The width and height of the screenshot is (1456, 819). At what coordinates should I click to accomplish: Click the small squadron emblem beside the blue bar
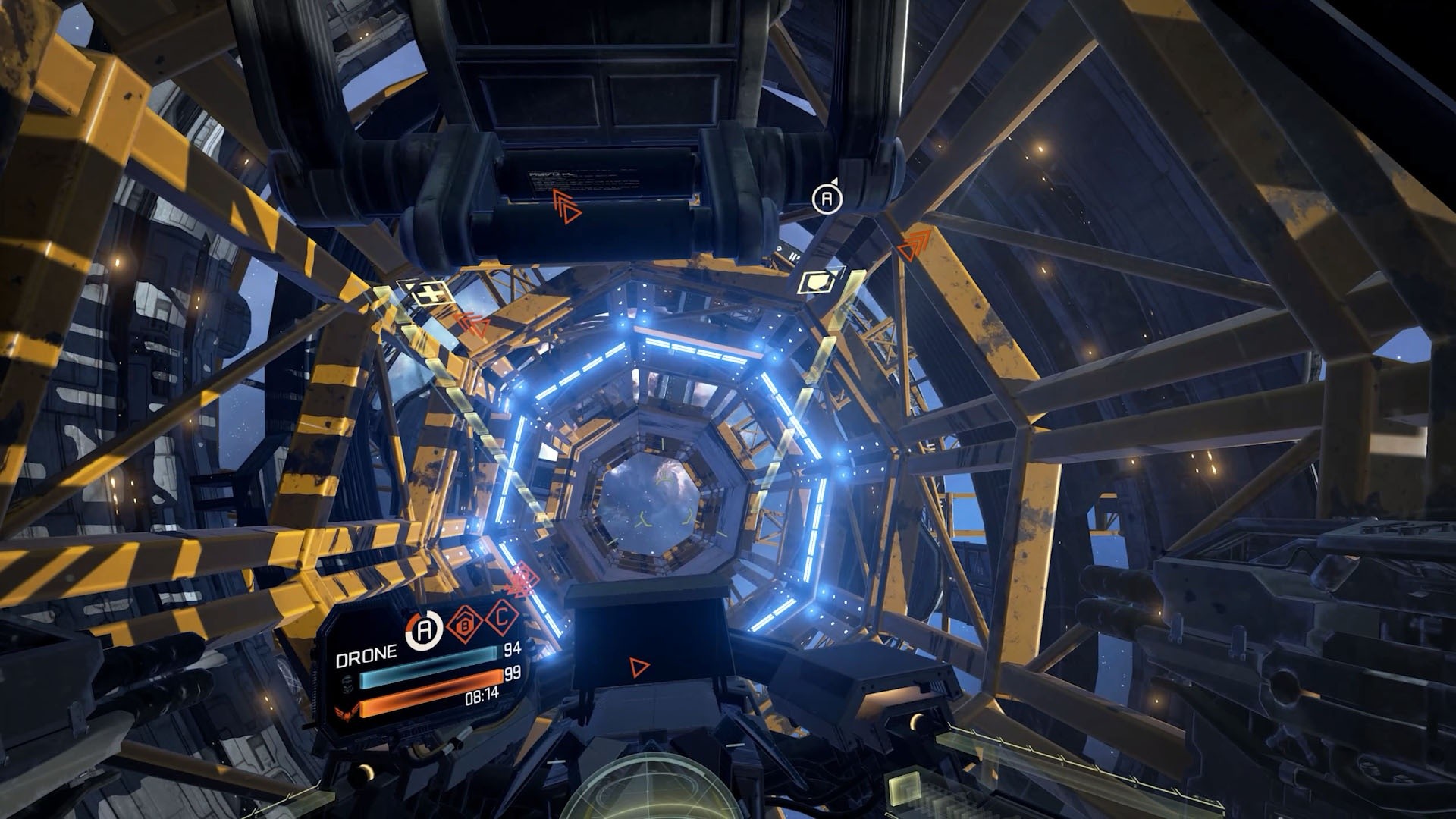[348, 685]
